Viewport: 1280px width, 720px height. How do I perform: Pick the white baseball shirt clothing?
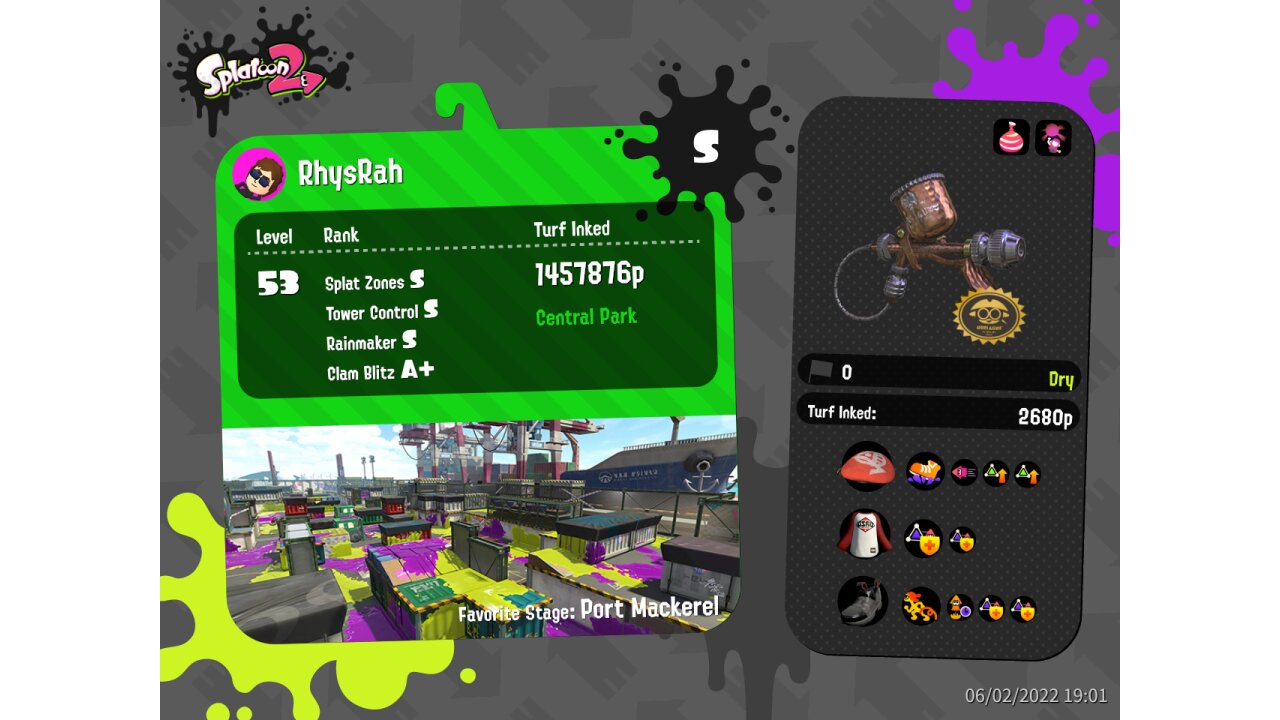click(863, 535)
